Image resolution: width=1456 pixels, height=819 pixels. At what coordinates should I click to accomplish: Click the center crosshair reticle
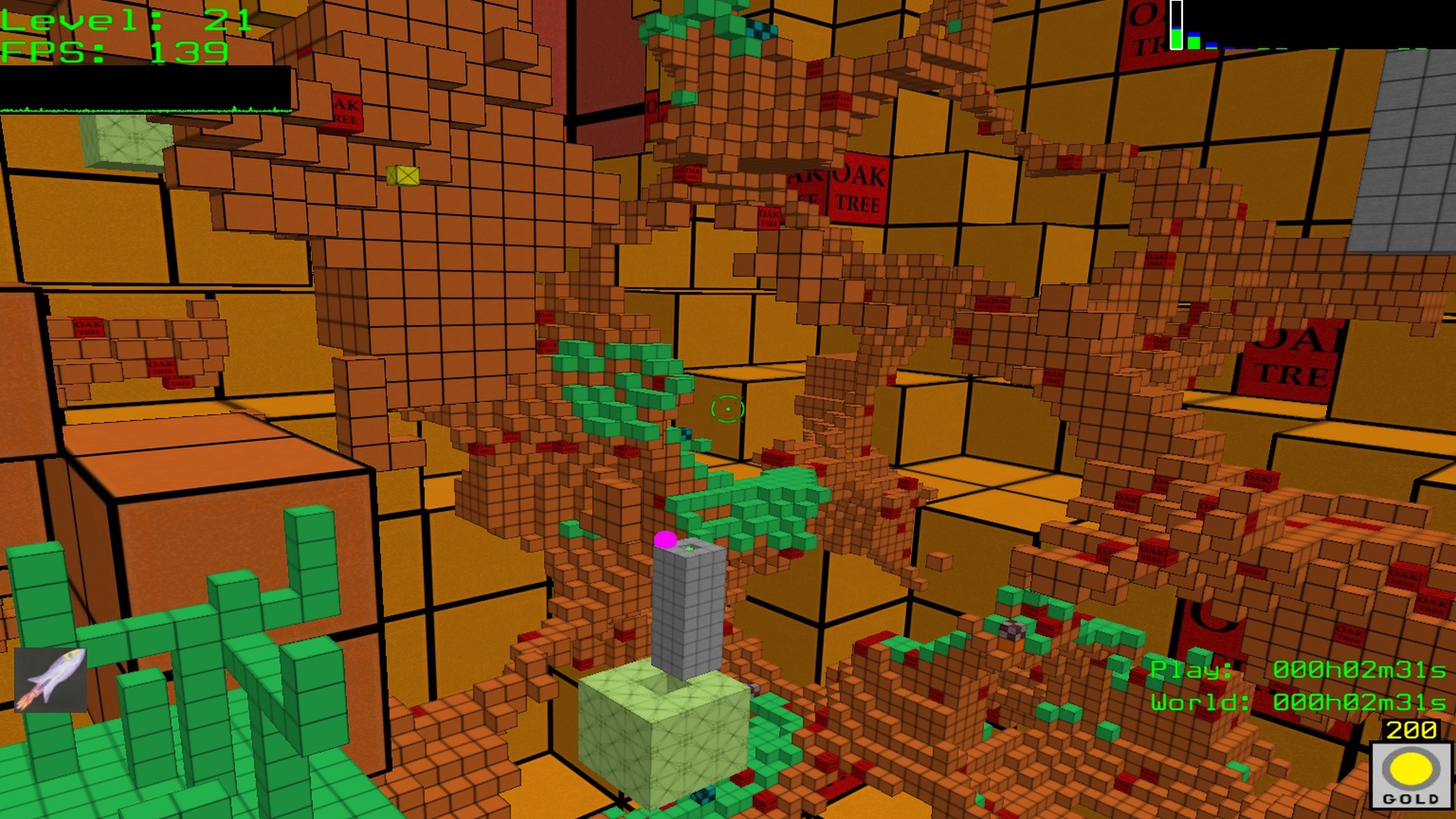point(726,409)
